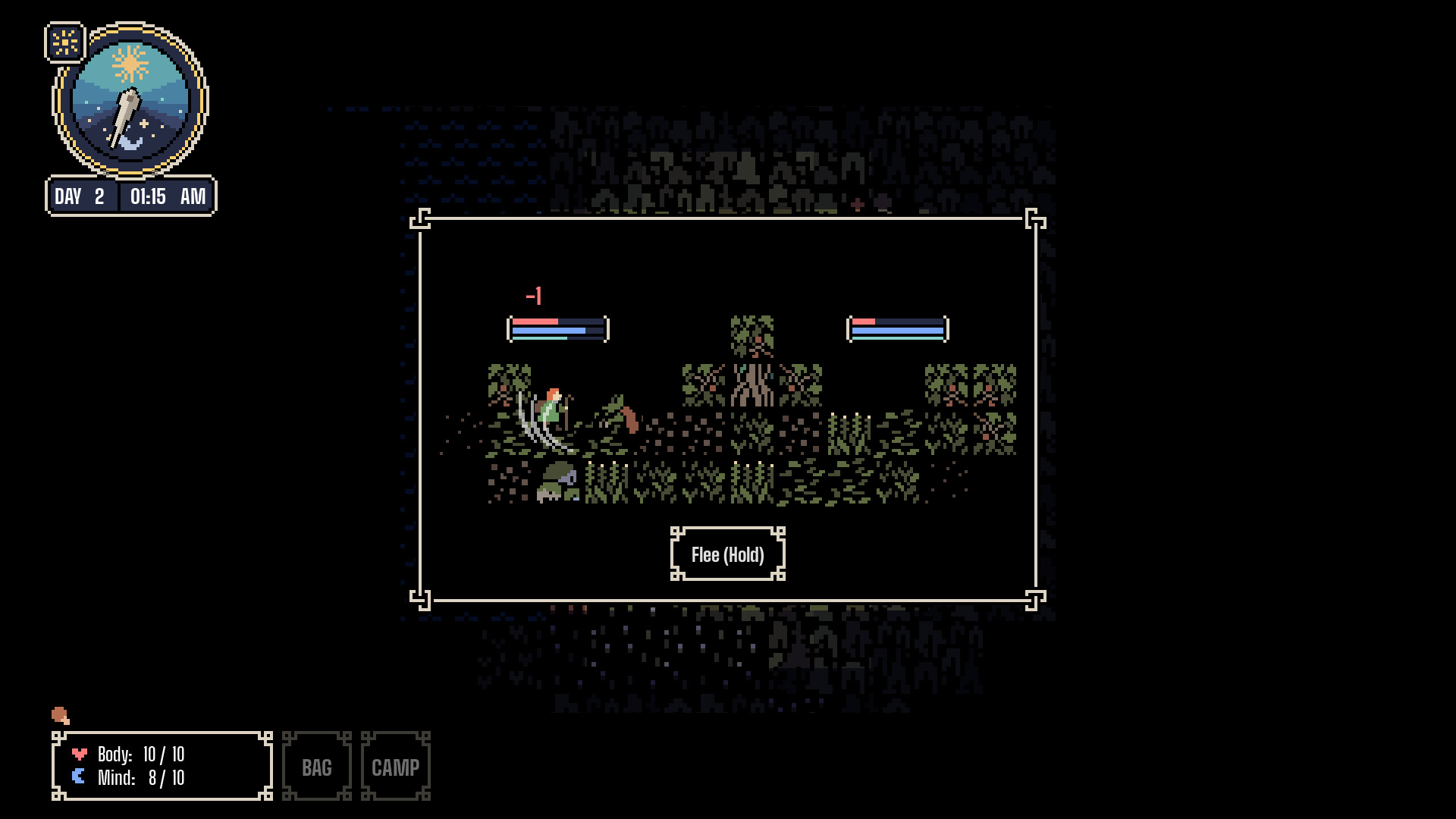Click the pink heart Body icon

coord(79,754)
